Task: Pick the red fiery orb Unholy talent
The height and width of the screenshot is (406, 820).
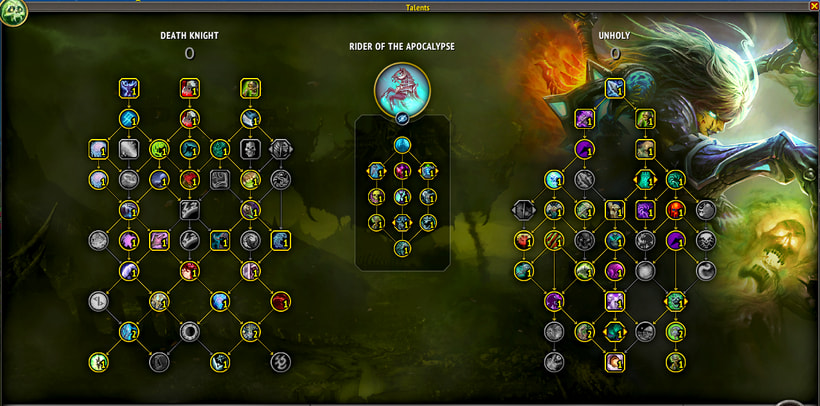Action: point(675,210)
